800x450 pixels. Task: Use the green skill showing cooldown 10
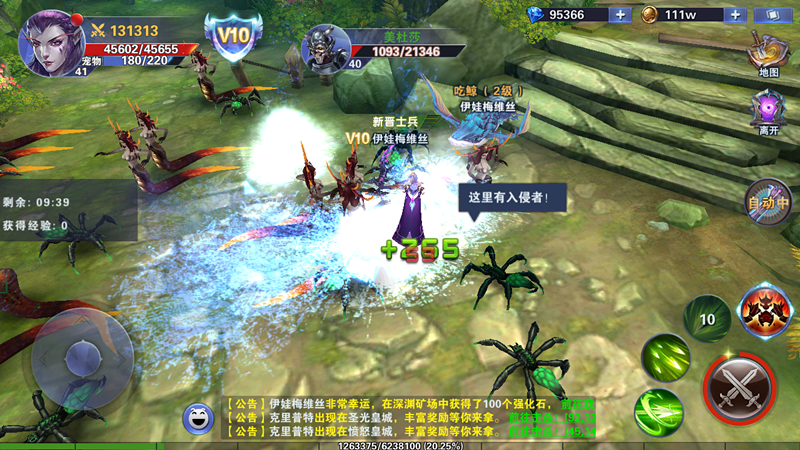coord(706,319)
